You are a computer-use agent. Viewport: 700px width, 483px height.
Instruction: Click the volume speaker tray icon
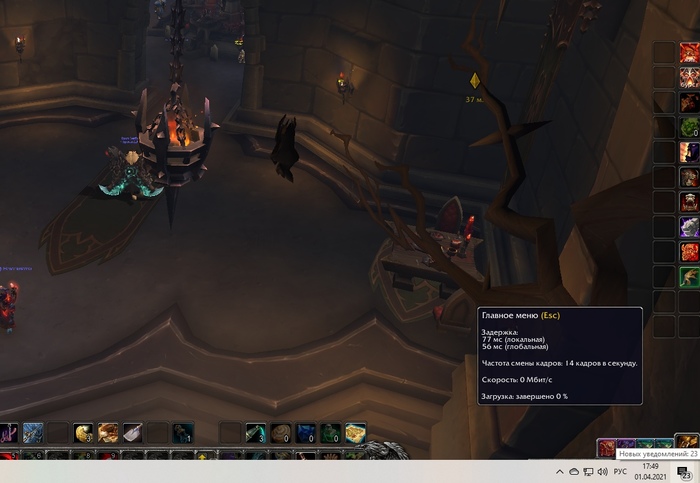tap(603, 471)
